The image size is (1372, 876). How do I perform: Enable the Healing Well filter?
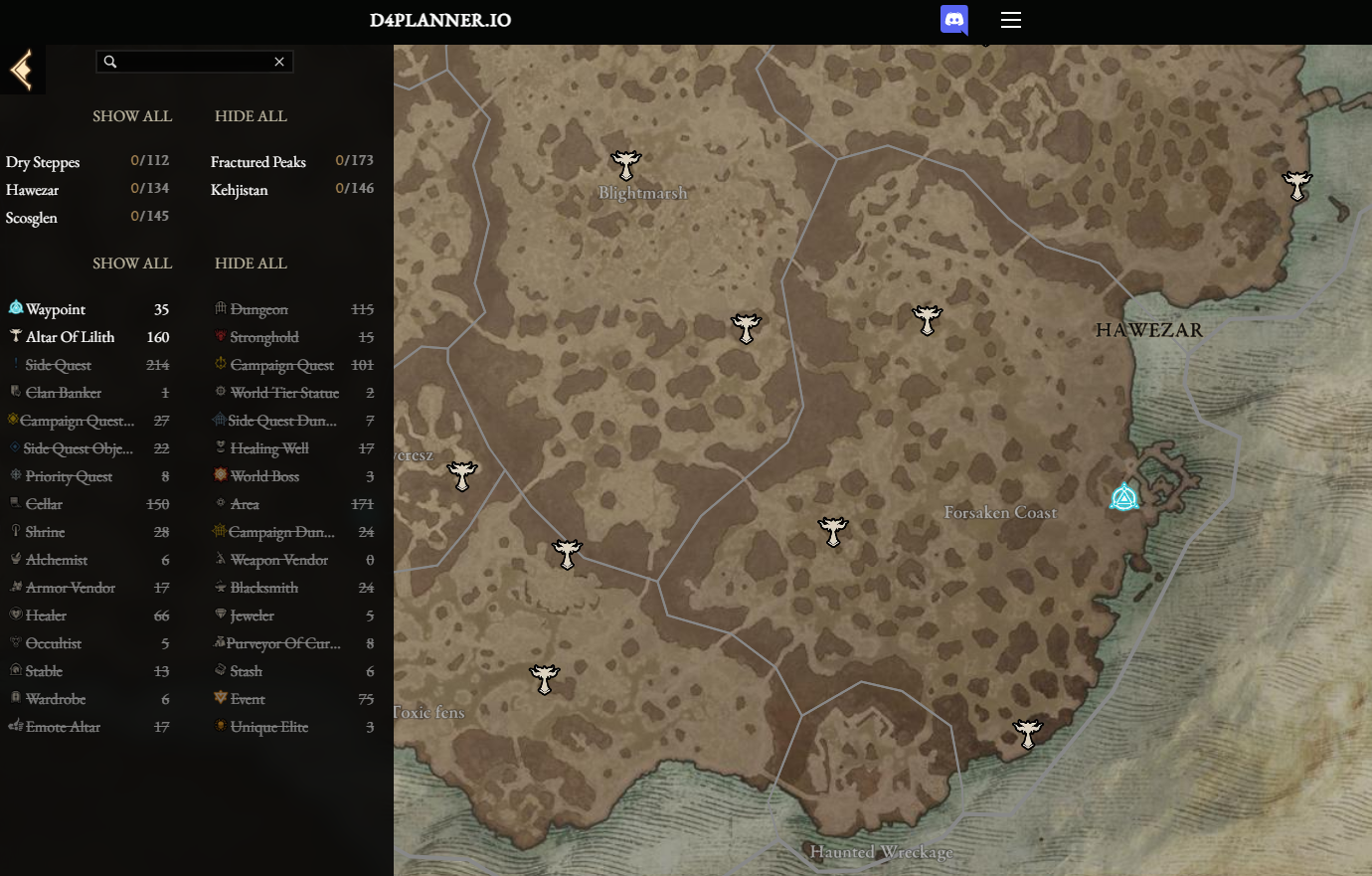point(269,448)
